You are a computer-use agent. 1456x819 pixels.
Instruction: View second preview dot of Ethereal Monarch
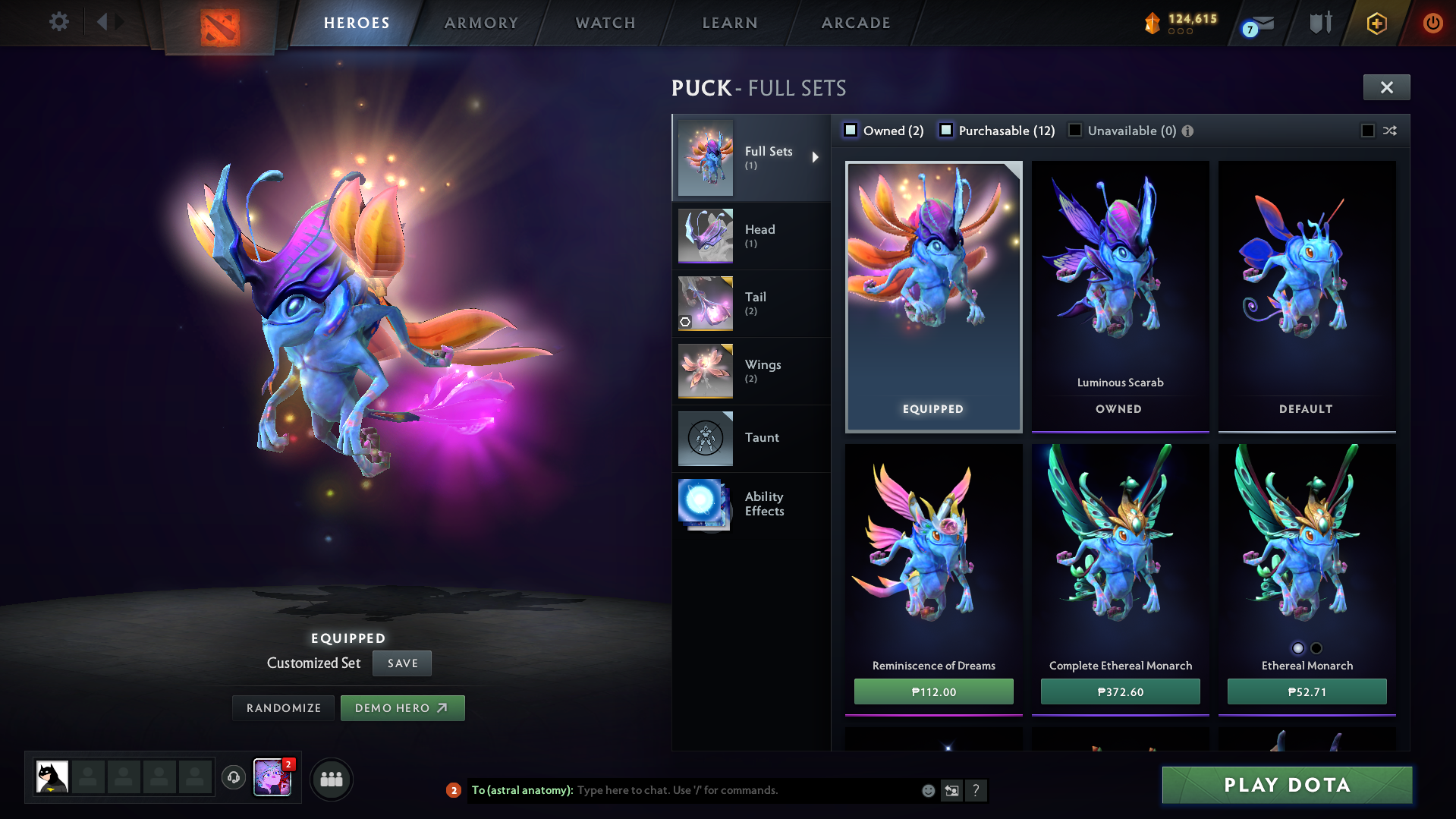point(1316,648)
